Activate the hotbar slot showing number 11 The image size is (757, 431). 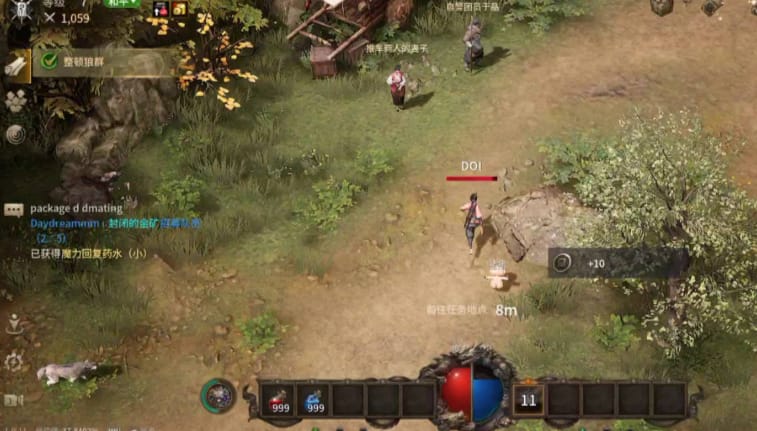click(528, 400)
